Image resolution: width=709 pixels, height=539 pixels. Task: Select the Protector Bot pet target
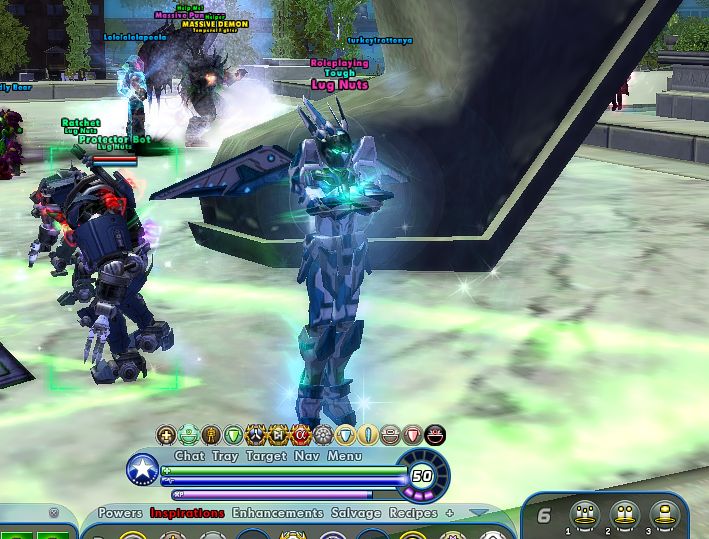click(x=115, y=140)
